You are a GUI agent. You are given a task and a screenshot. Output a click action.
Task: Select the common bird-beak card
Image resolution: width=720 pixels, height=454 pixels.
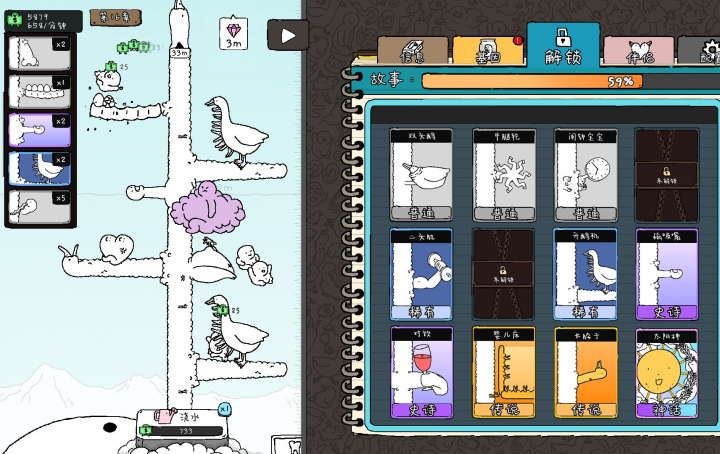tap(421, 174)
